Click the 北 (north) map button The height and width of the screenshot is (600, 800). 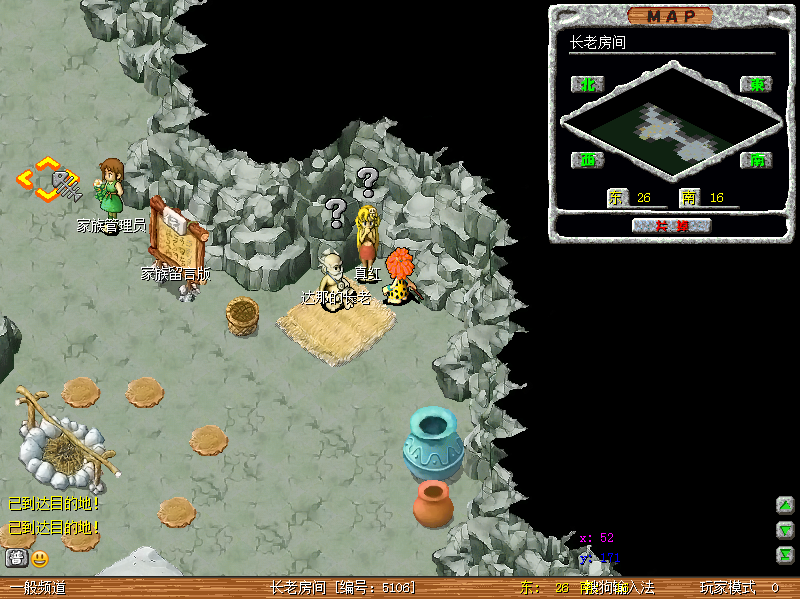(x=587, y=84)
